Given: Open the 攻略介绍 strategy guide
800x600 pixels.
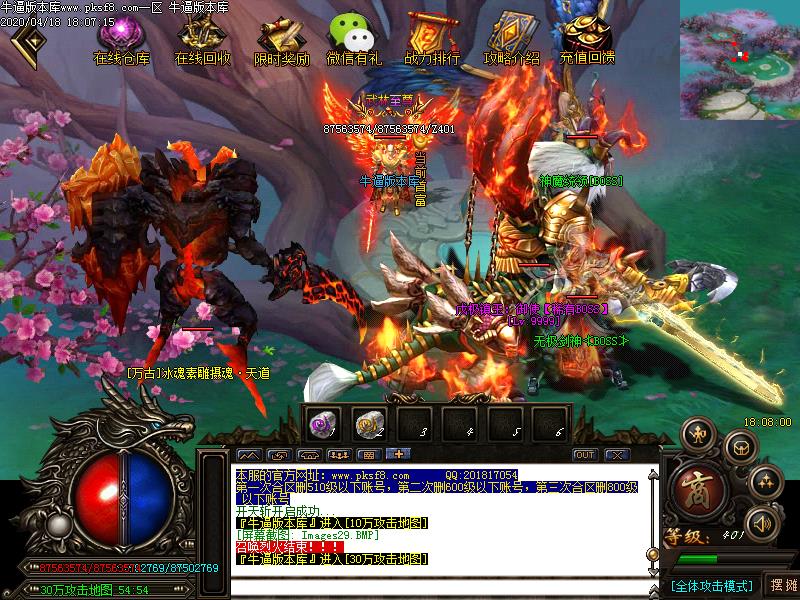Looking at the screenshot, I should point(511,40).
